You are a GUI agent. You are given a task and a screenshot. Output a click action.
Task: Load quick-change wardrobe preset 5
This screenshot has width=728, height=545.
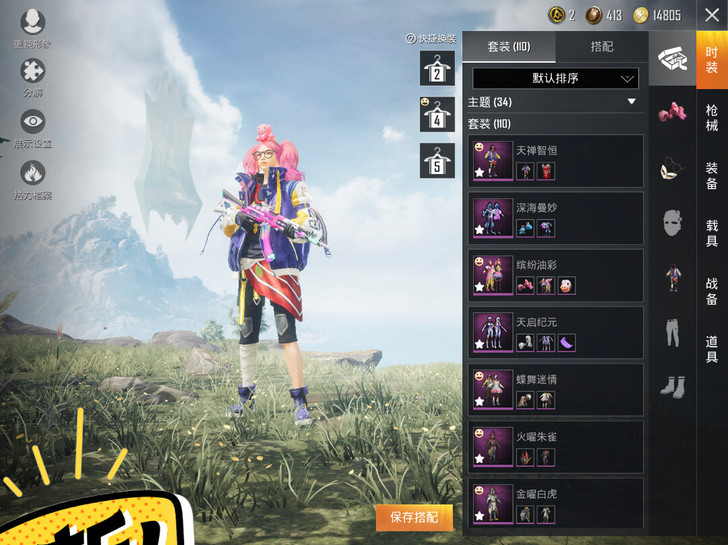click(437, 160)
